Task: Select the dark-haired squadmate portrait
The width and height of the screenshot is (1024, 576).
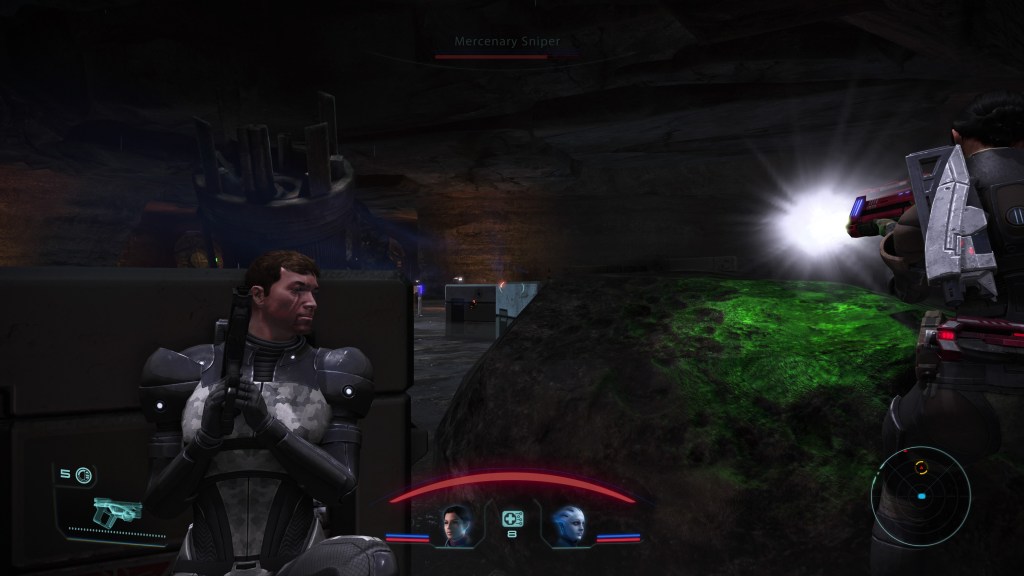Action: (x=456, y=525)
